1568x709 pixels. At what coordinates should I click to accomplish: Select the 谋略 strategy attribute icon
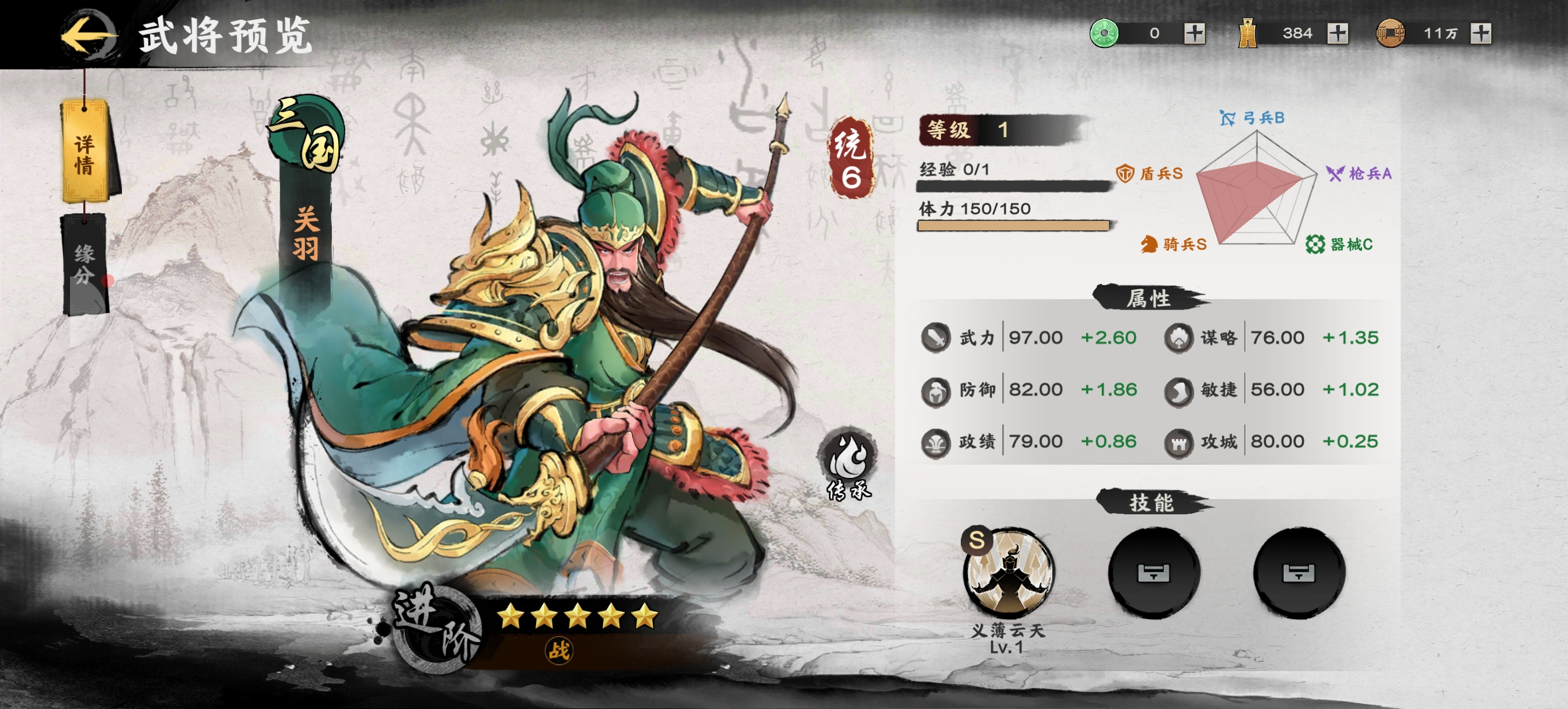point(1178,337)
